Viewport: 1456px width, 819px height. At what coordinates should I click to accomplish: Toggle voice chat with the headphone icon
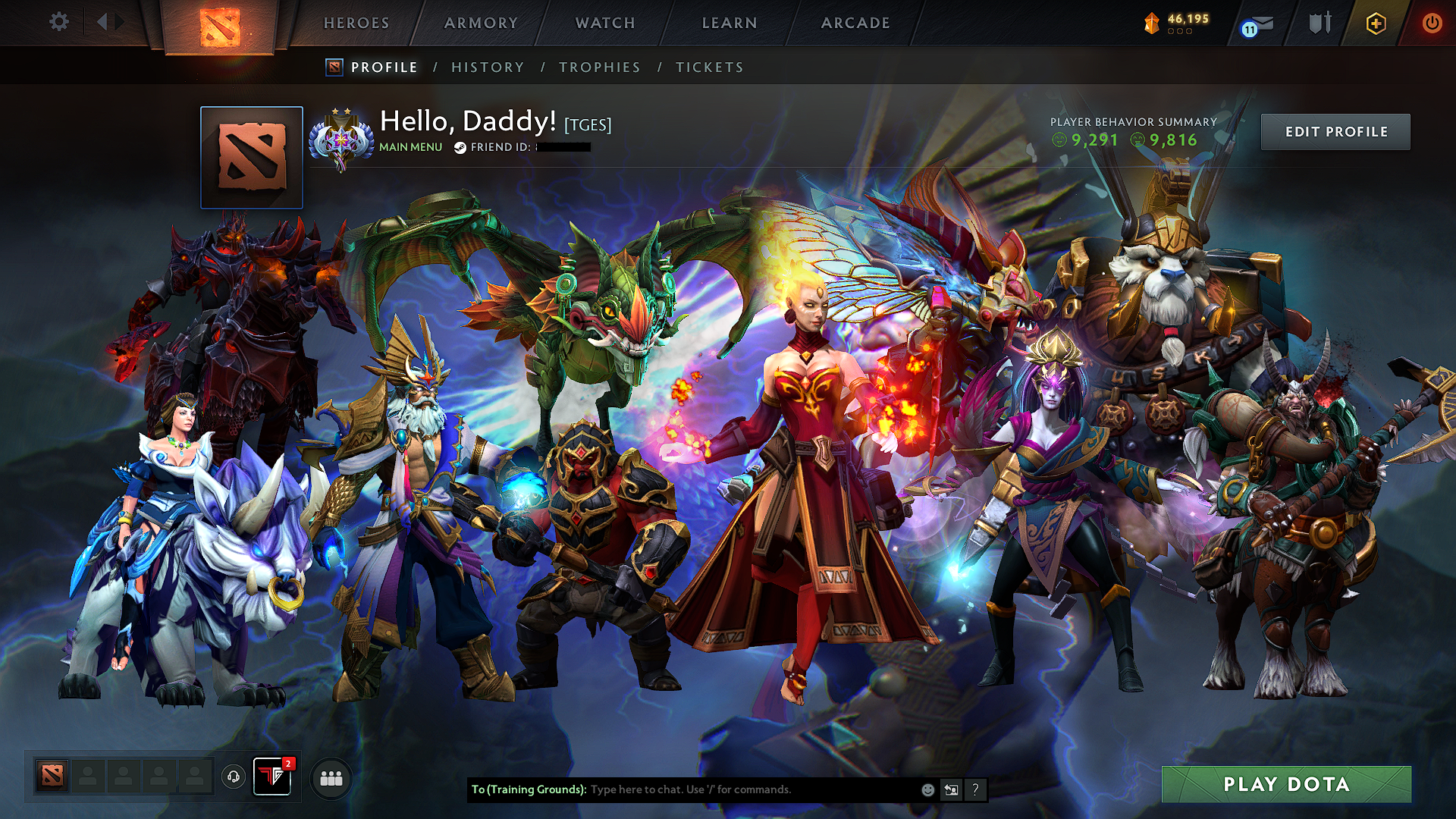(x=234, y=777)
